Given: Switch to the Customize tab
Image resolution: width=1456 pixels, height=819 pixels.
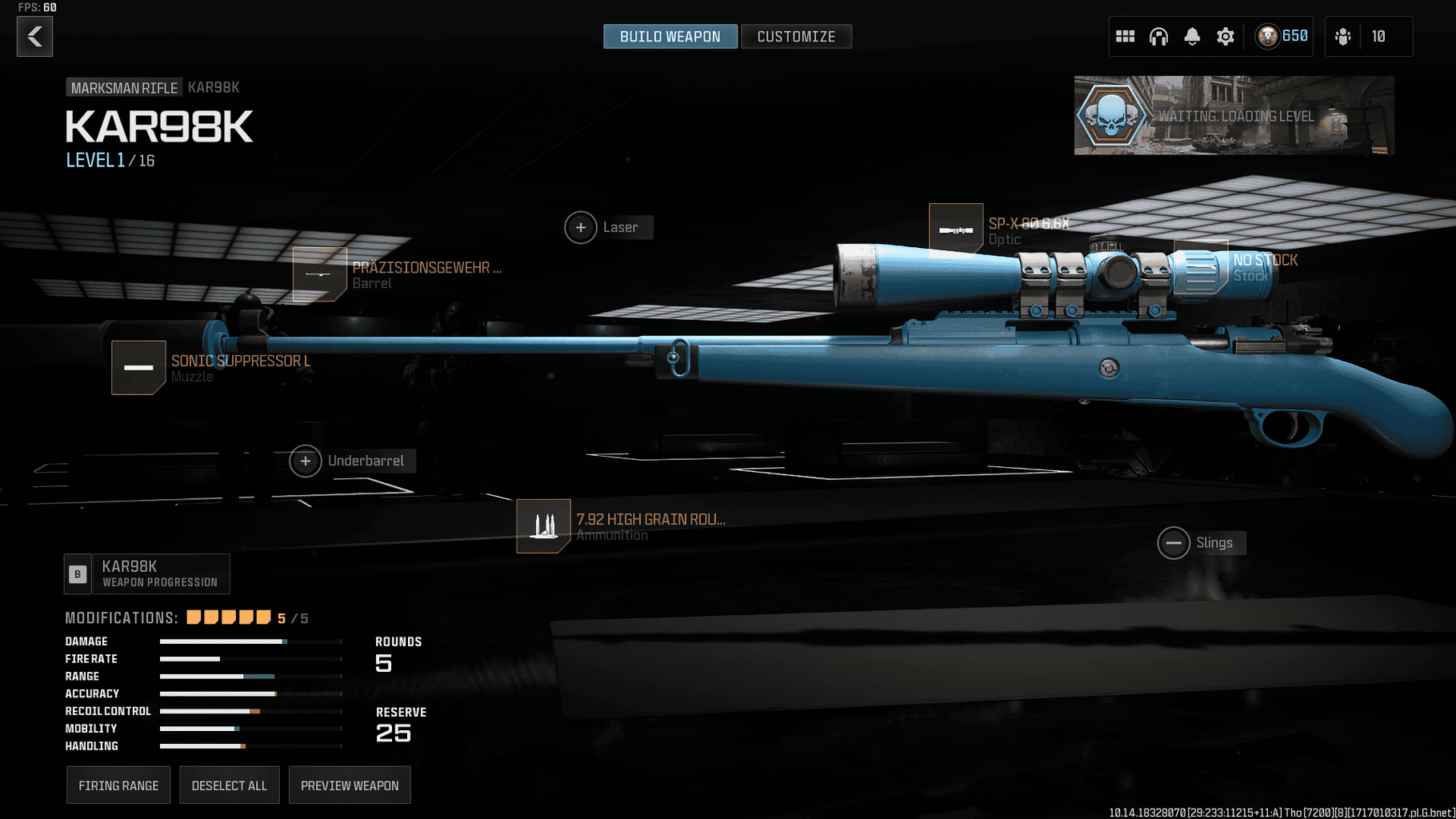Looking at the screenshot, I should [x=795, y=37].
